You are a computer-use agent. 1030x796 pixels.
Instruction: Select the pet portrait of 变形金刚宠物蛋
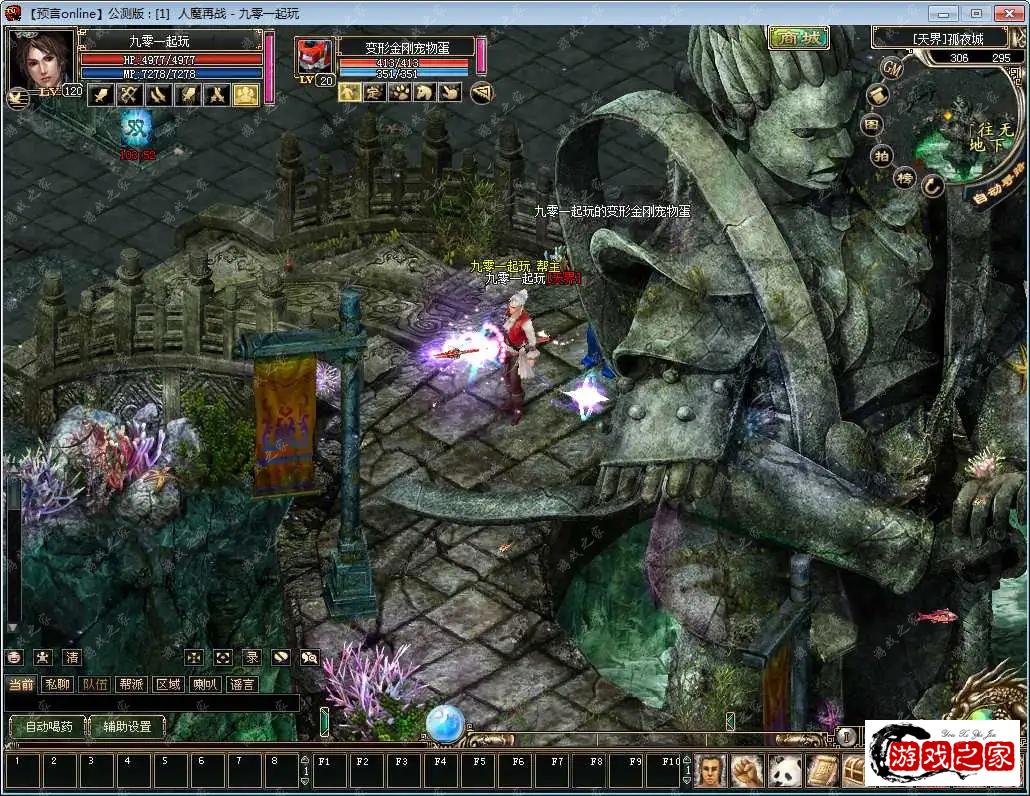(315, 59)
